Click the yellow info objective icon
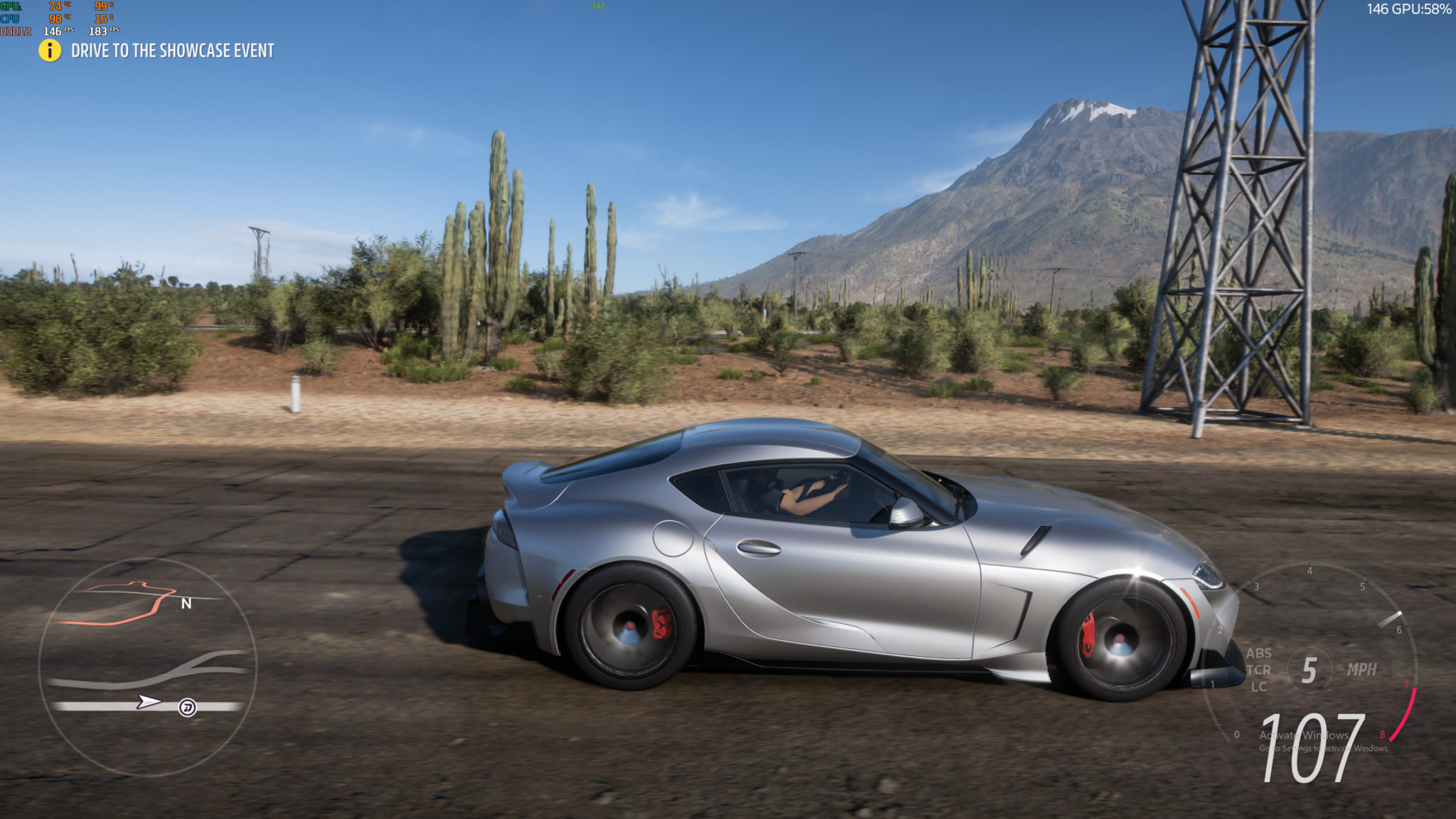Image resolution: width=1456 pixels, height=819 pixels. 50,50
